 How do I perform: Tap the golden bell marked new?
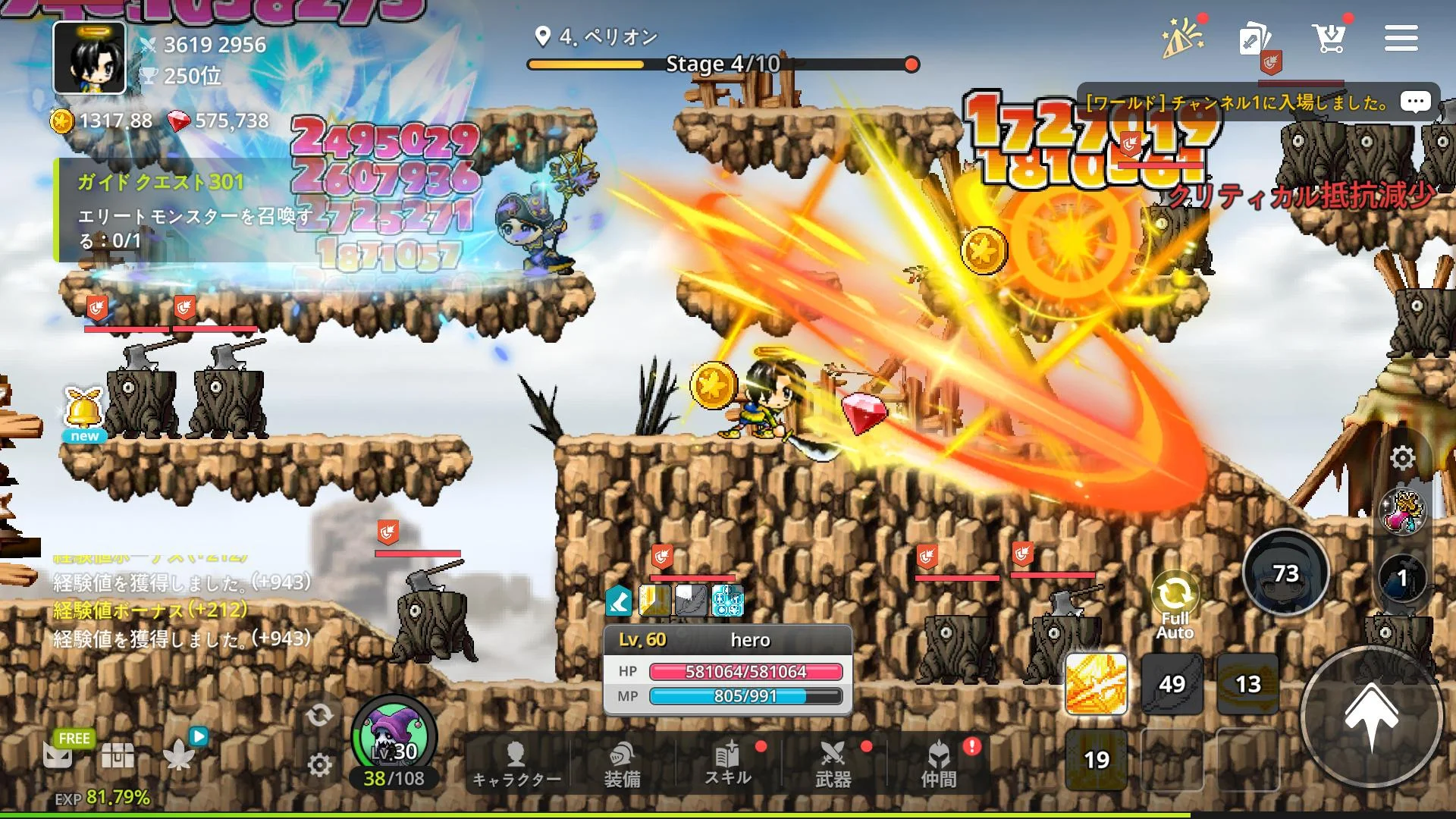tap(84, 413)
